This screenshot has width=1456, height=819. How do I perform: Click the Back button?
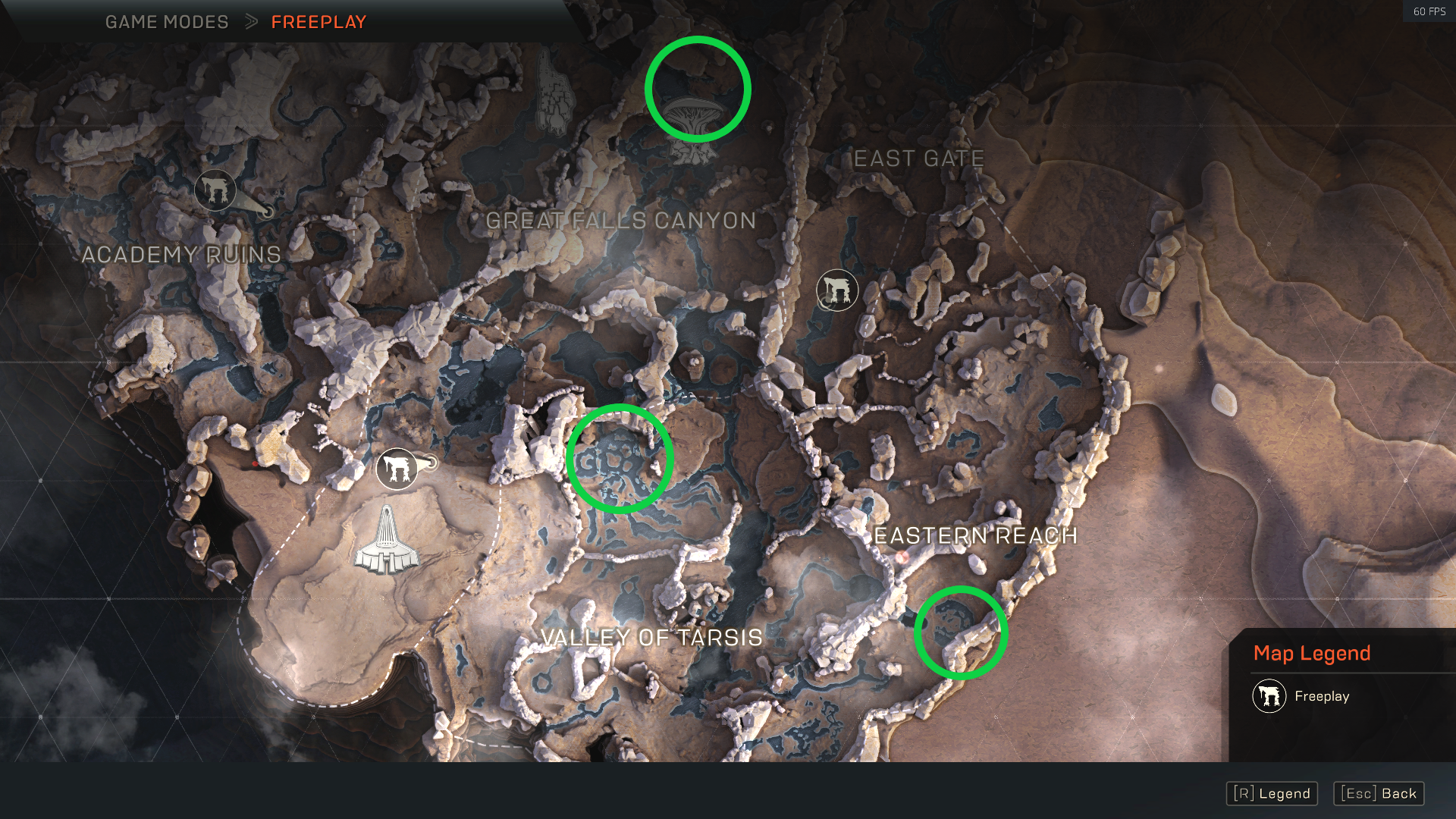tap(1379, 793)
